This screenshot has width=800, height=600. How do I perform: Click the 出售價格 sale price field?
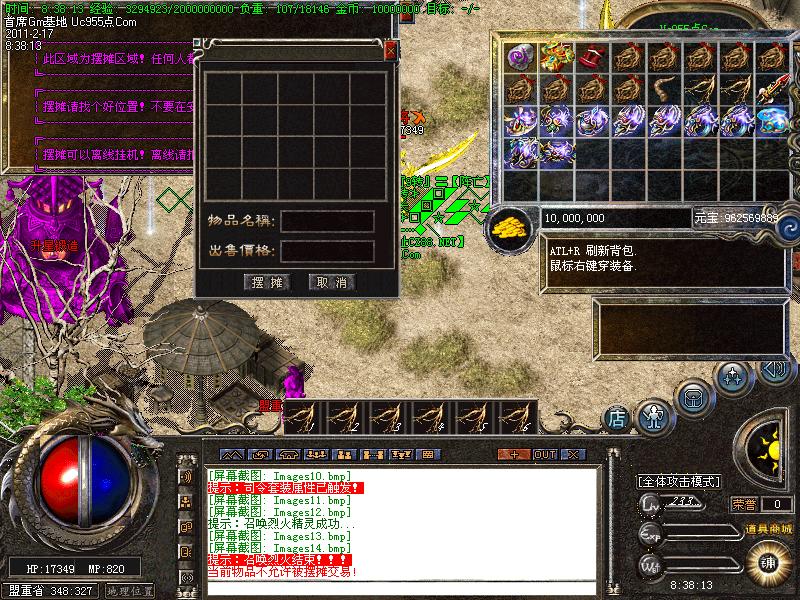click(x=328, y=251)
